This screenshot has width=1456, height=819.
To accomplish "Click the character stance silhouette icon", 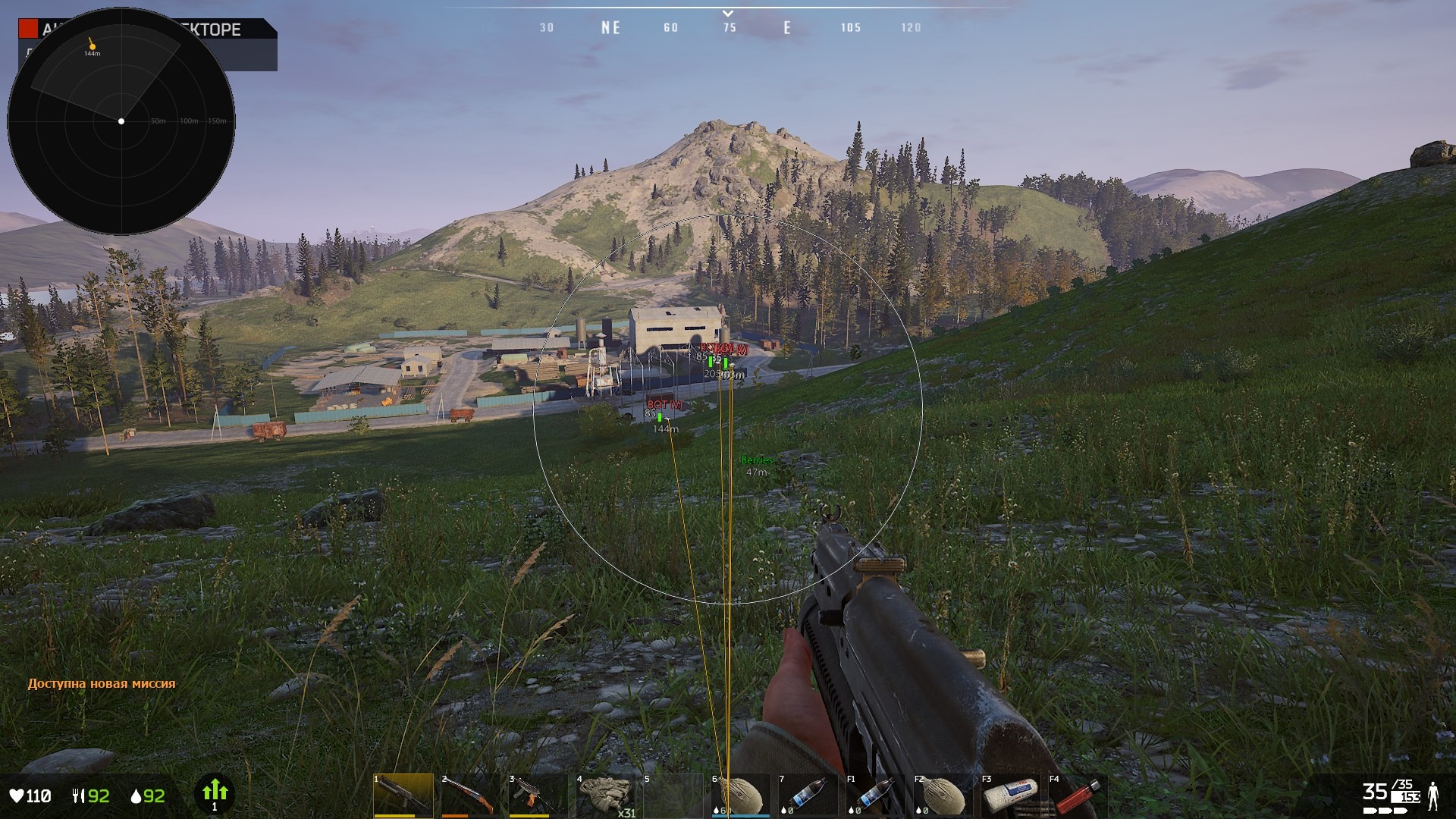I will click(x=1433, y=795).
